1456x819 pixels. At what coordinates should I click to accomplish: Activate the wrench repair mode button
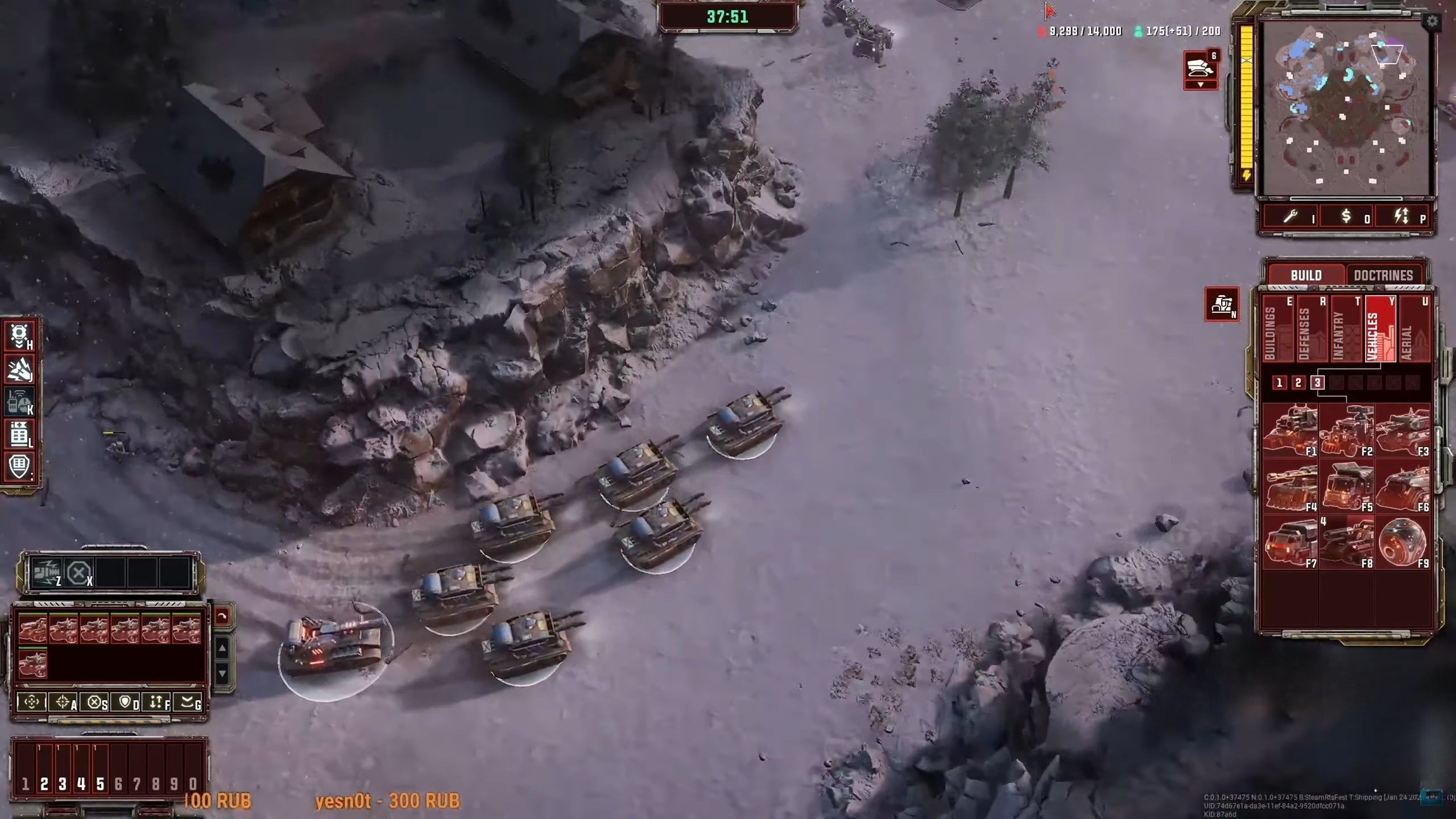[1291, 217]
